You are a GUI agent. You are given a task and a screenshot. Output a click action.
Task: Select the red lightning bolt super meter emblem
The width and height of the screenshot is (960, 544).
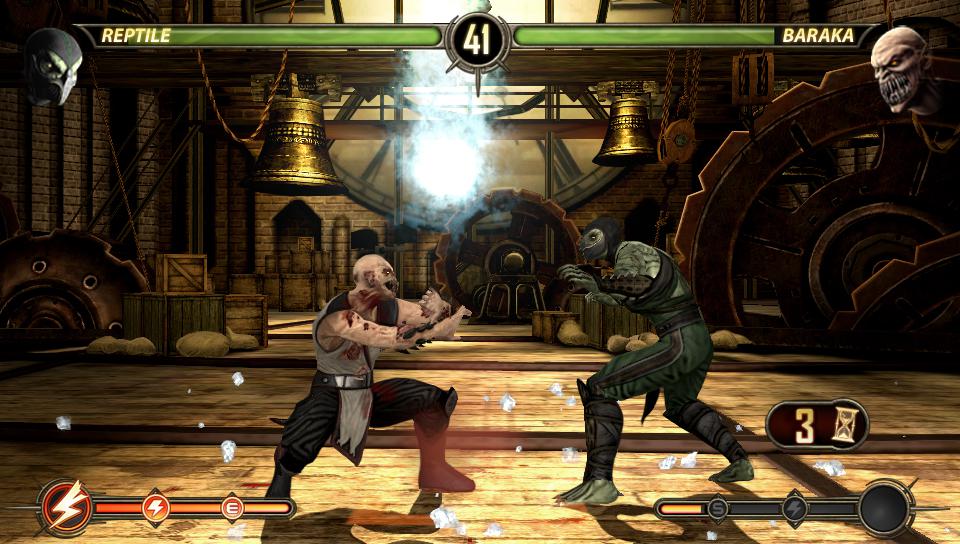click(x=69, y=507)
